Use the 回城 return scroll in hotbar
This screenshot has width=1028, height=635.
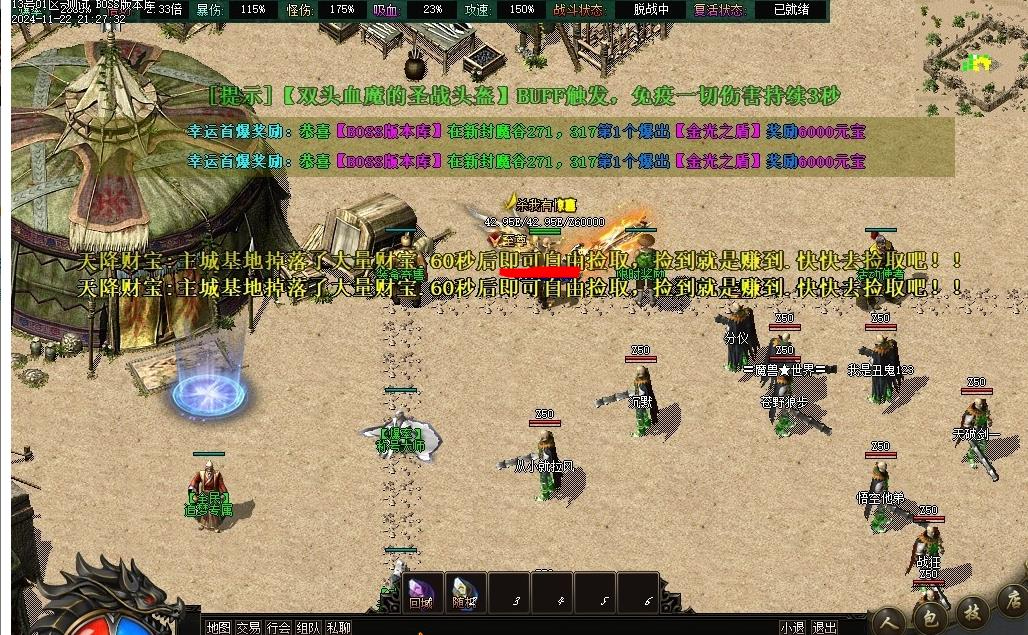point(420,591)
